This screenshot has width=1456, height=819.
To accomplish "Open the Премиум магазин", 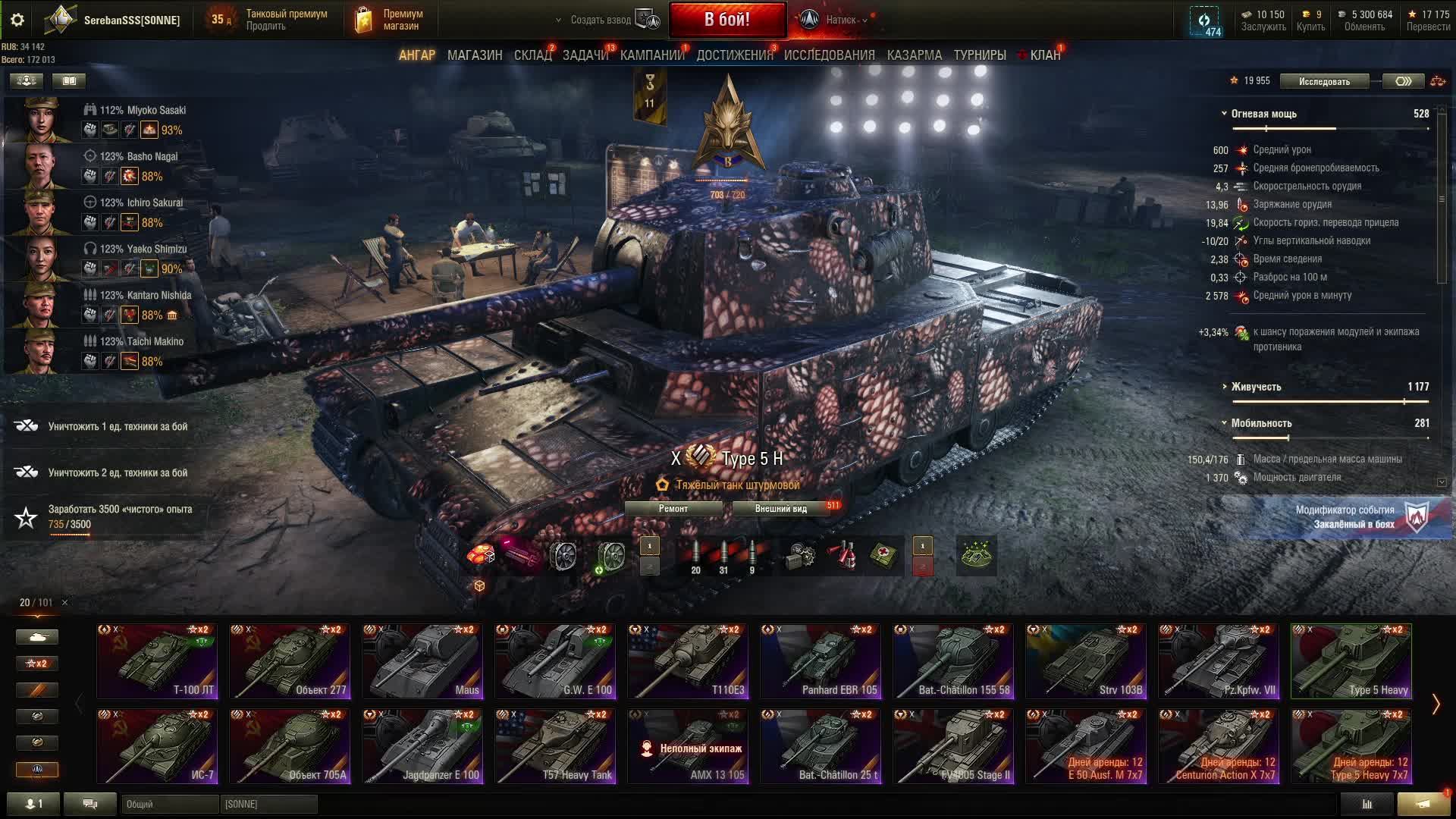I will pyautogui.click(x=388, y=20).
